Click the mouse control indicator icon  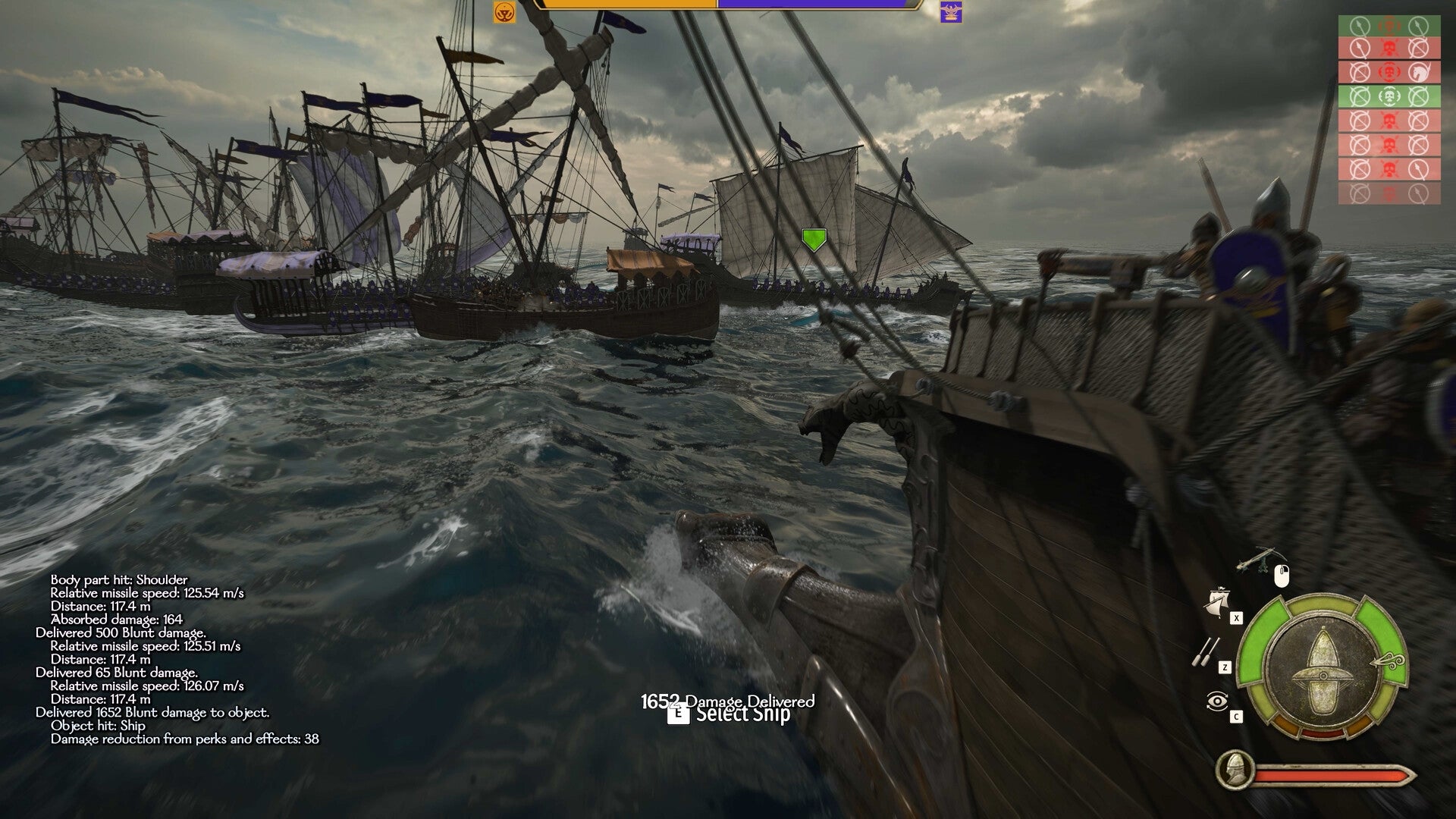pyautogui.click(x=1281, y=578)
